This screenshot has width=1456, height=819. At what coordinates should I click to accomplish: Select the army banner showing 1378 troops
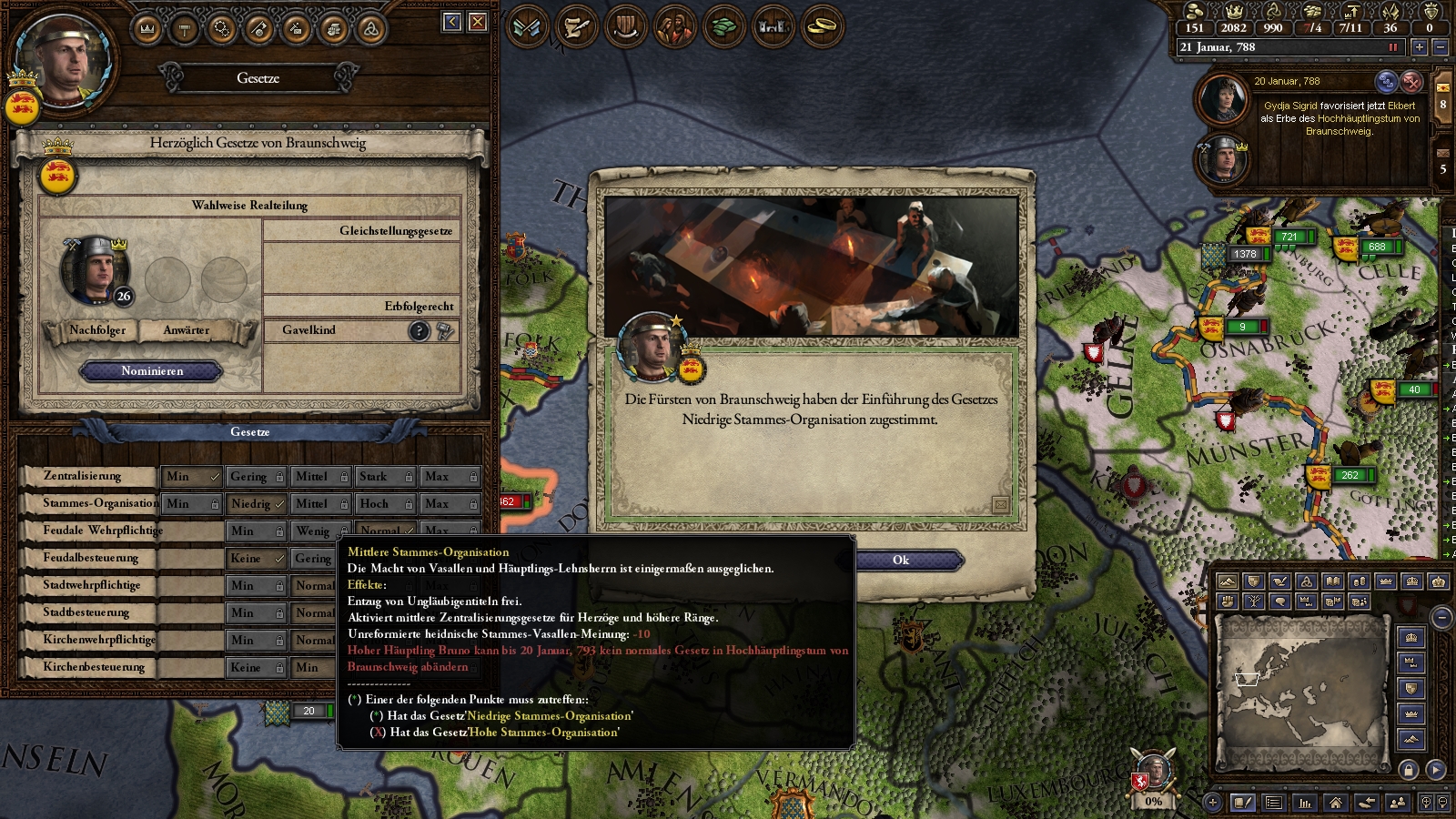[x=1238, y=255]
